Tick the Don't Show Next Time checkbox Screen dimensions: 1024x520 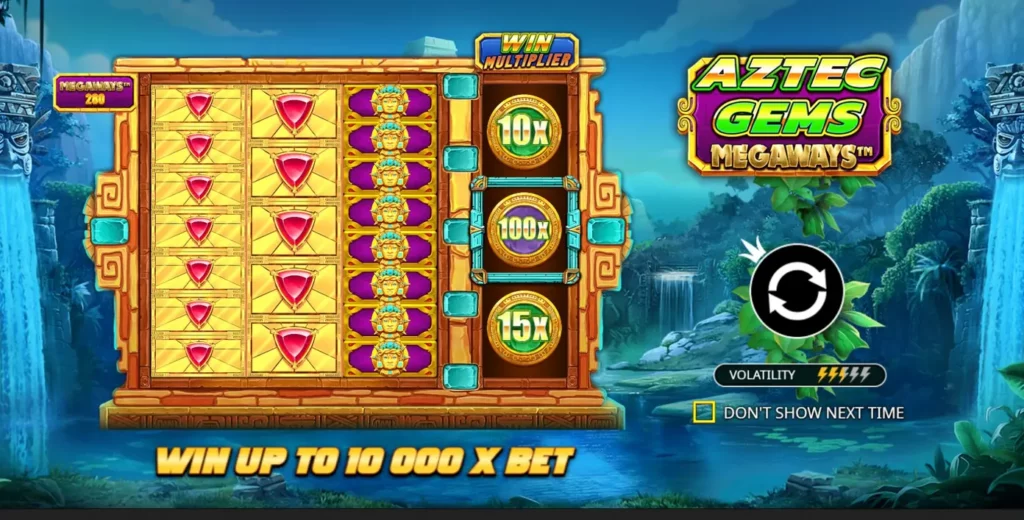tap(704, 412)
